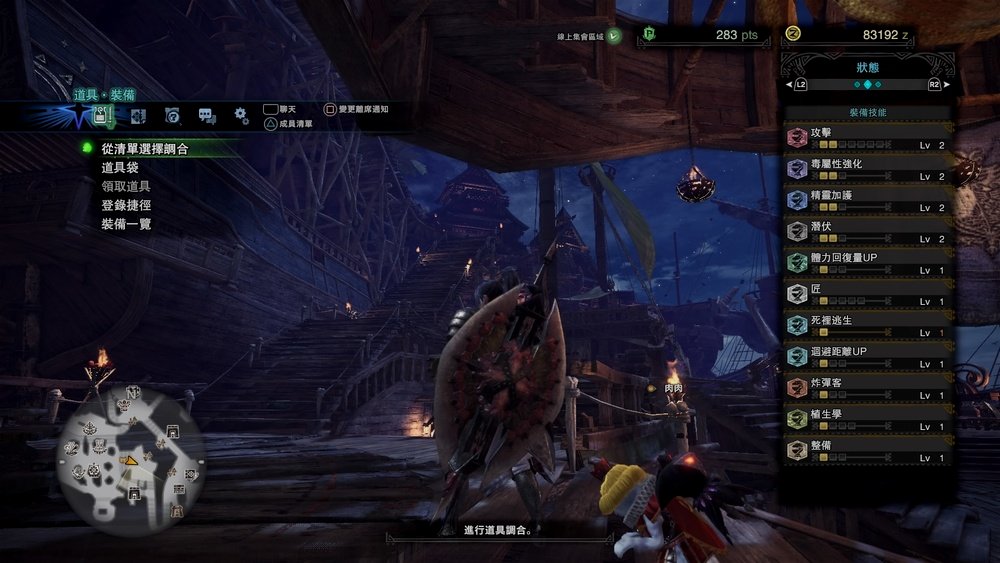Switch to the items and equipment tab icon
Viewport: 1000px width, 563px height.
tap(101, 116)
